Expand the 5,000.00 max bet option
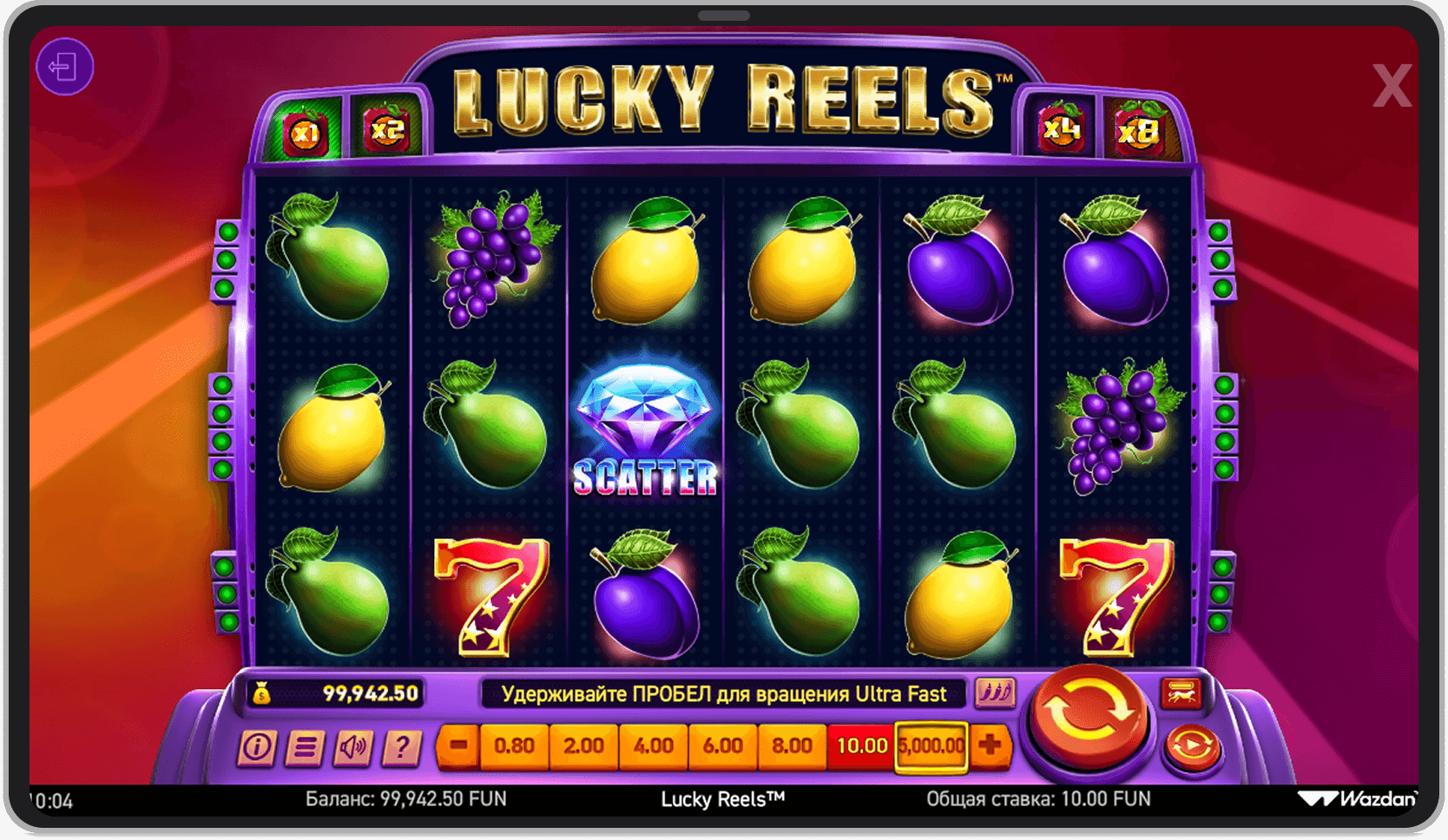This screenshot has height=840, width=1448. tap(931, 745)
